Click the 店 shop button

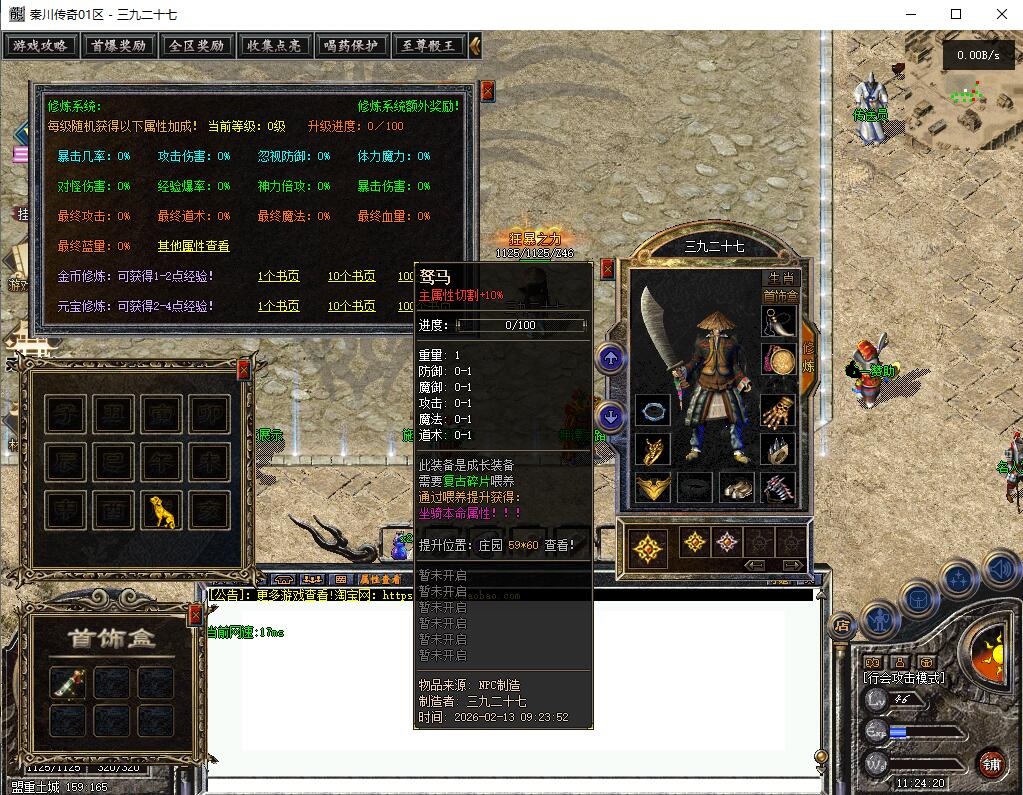842,625
